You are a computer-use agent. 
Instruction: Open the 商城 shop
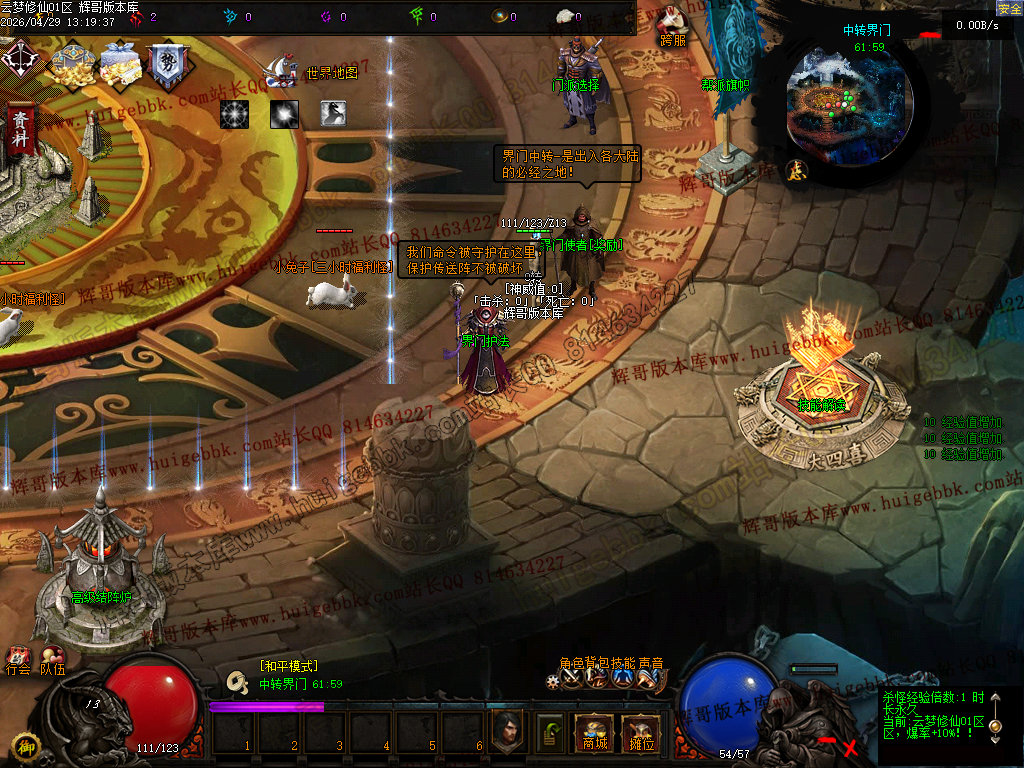(594, 734)
